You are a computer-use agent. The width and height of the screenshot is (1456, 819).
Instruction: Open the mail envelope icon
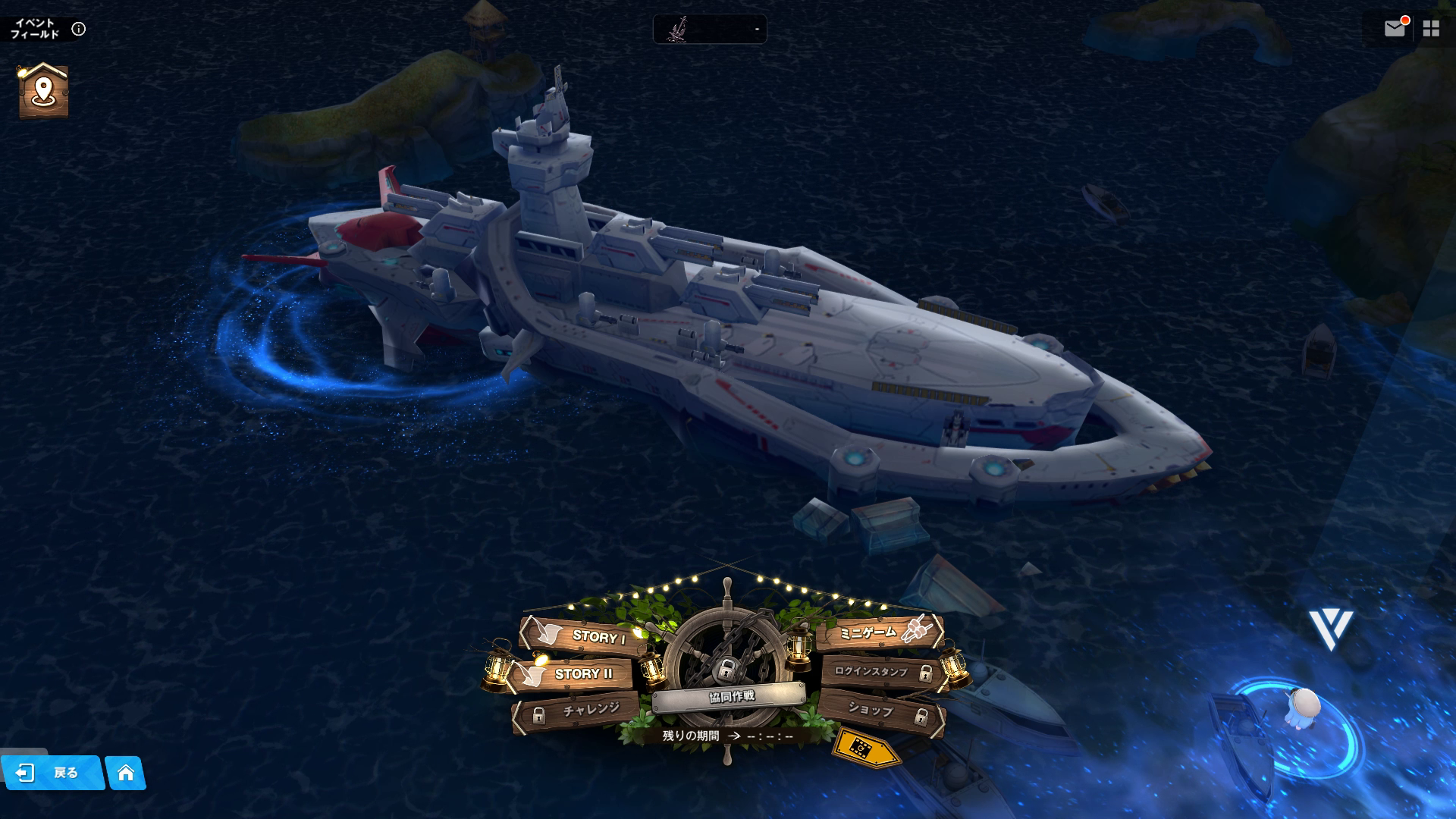click(x=1394, y=29)
